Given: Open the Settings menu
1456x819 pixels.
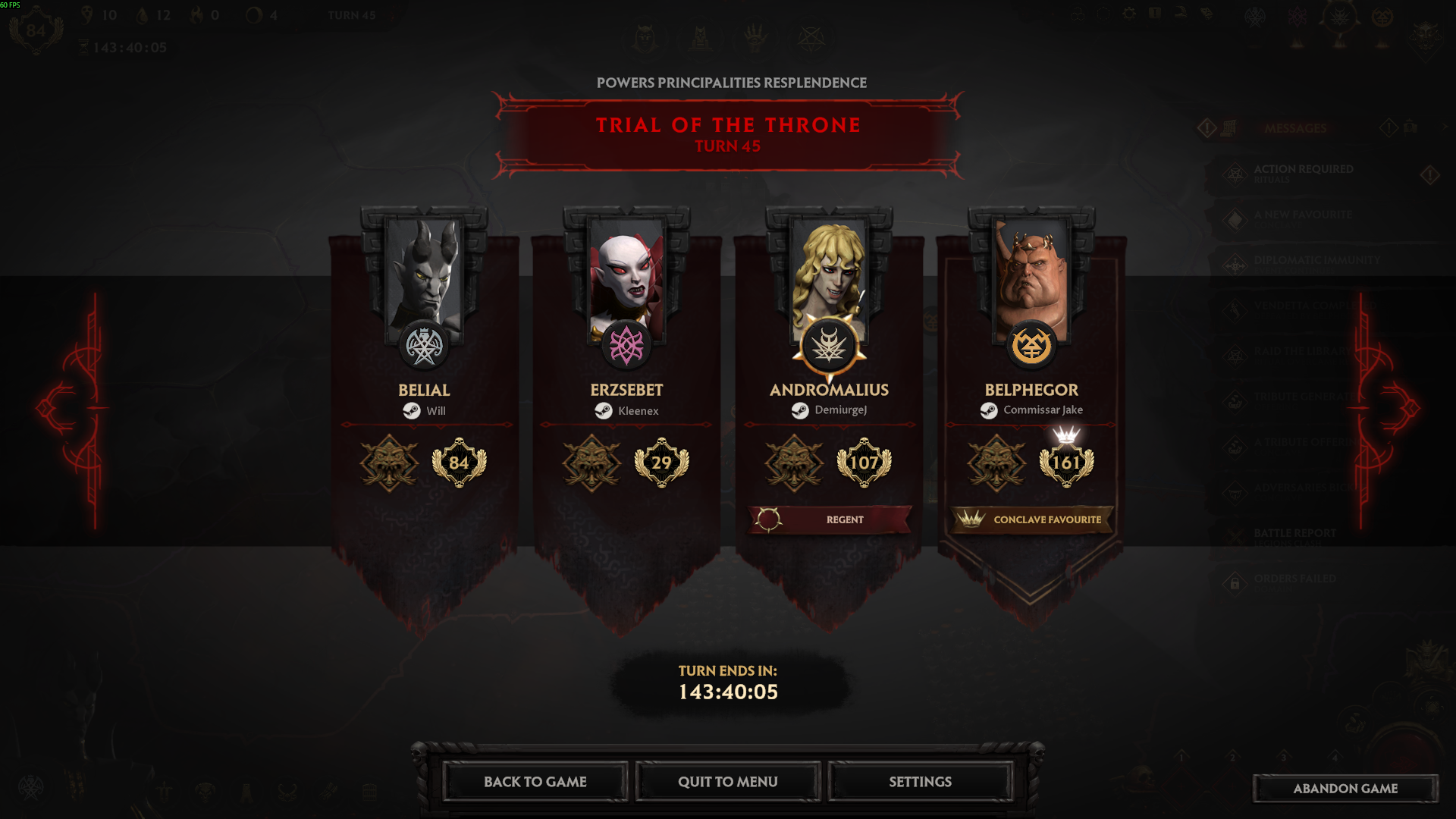Looking at the screenshot, I should 920,782.
